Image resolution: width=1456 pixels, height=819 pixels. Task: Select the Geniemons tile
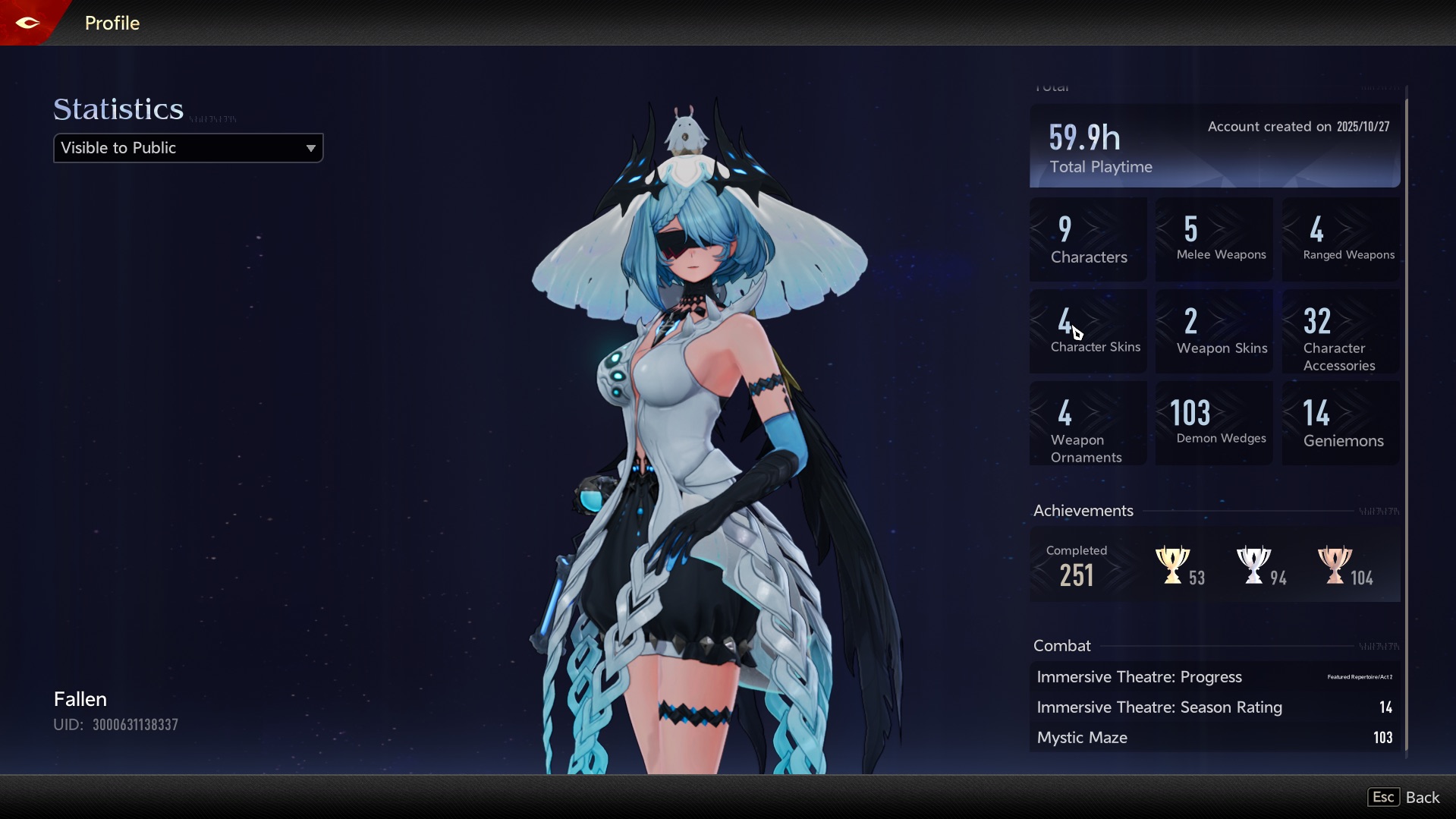click(1341, 424)
